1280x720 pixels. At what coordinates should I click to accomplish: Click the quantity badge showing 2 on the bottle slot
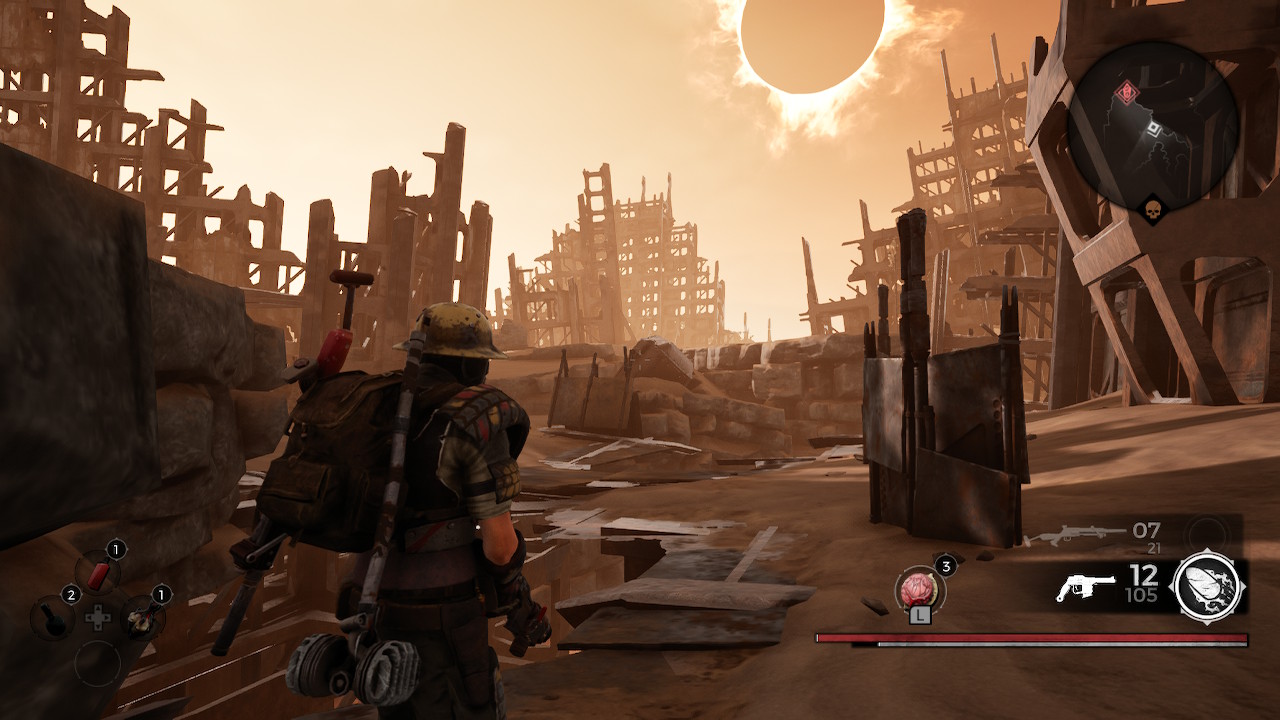click(71, 595)
